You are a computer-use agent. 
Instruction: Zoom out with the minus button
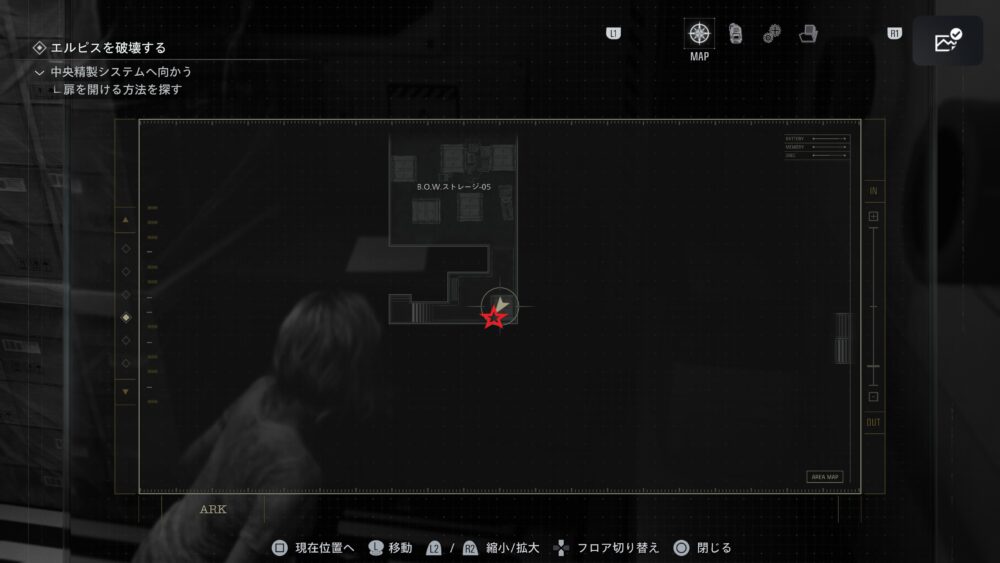point(873,397)
